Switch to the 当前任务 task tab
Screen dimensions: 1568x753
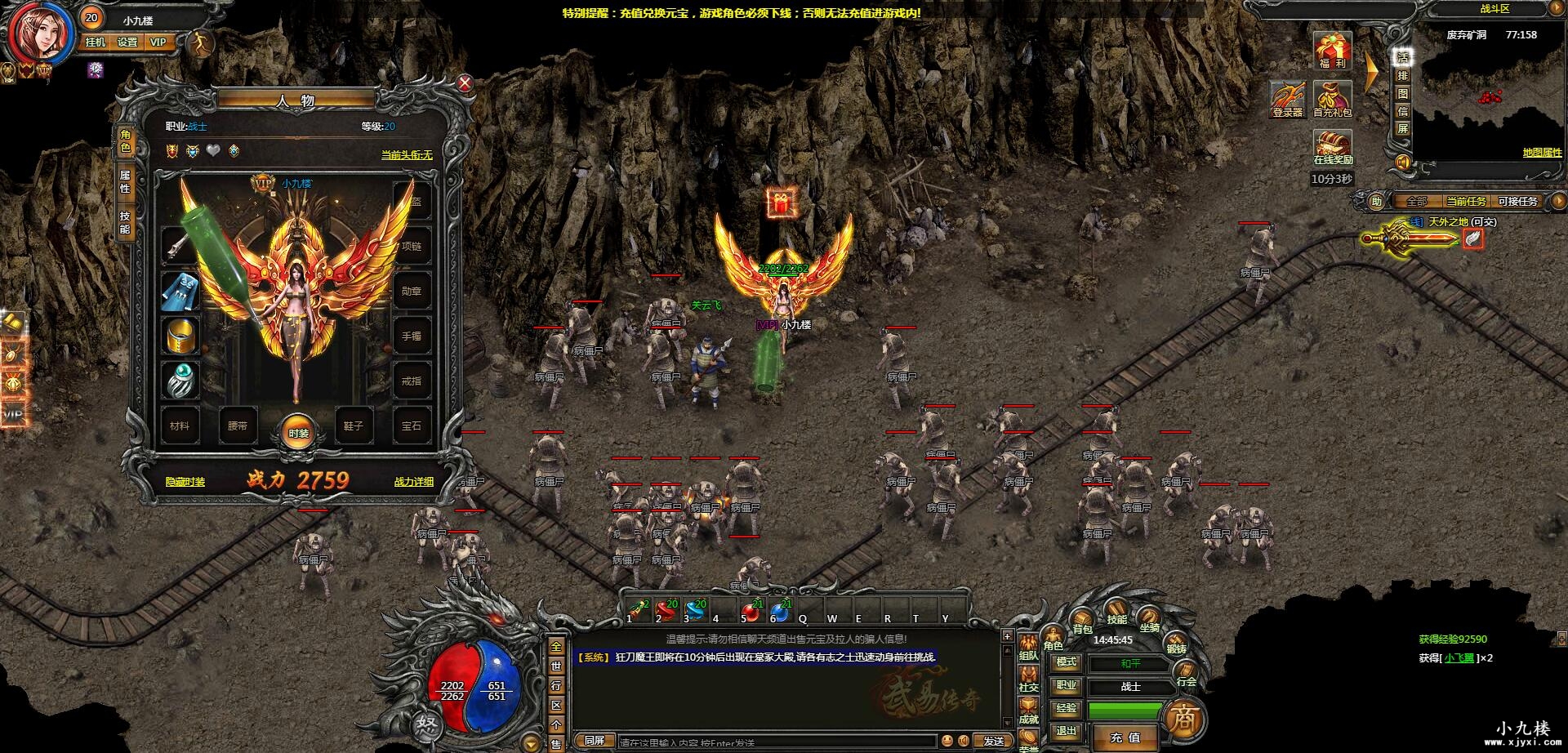[1466, 200]
